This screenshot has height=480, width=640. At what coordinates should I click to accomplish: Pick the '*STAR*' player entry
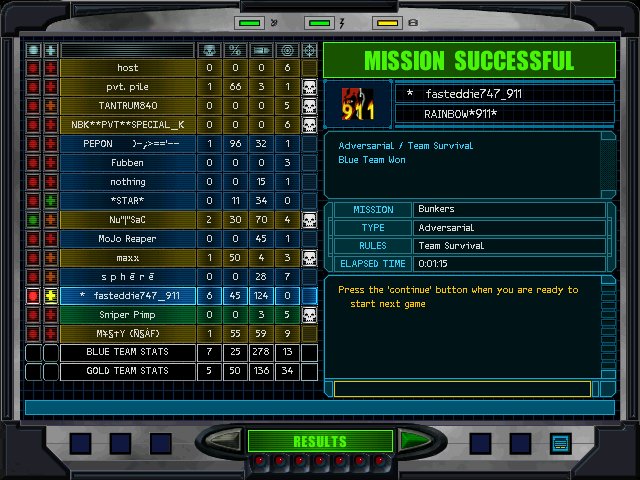(127, 201)
